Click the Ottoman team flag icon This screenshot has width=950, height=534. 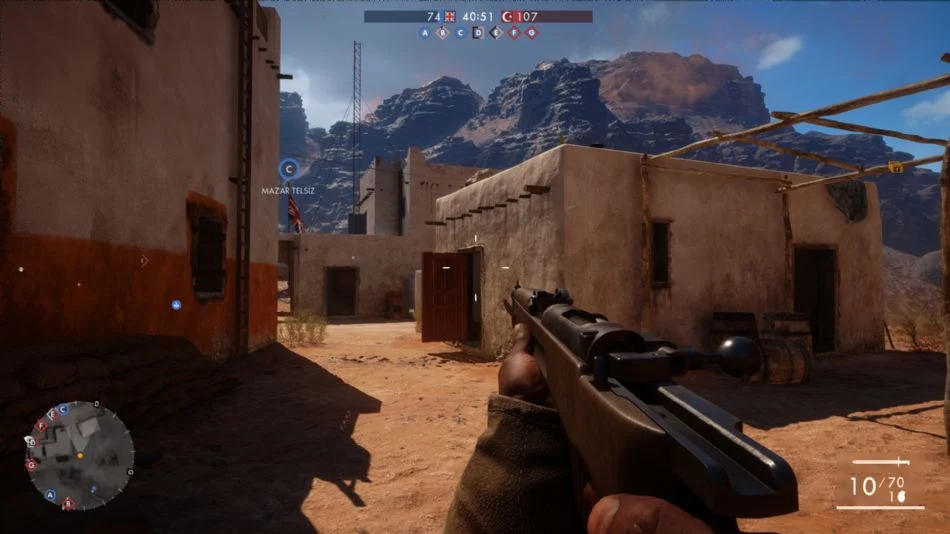coord(507,16)
